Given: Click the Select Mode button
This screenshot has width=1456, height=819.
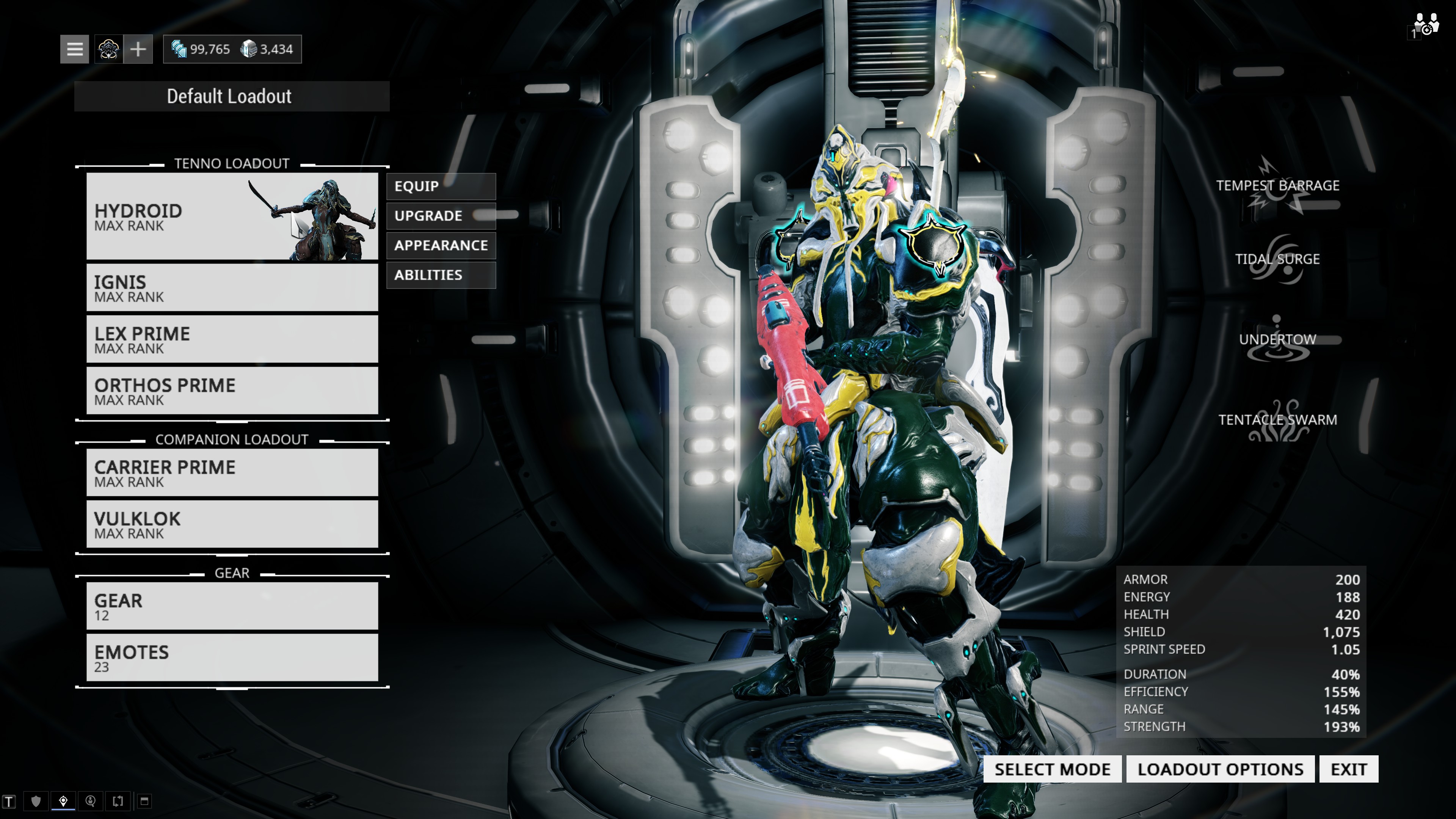Looking at the screenshot, I should coord(1053,769).
